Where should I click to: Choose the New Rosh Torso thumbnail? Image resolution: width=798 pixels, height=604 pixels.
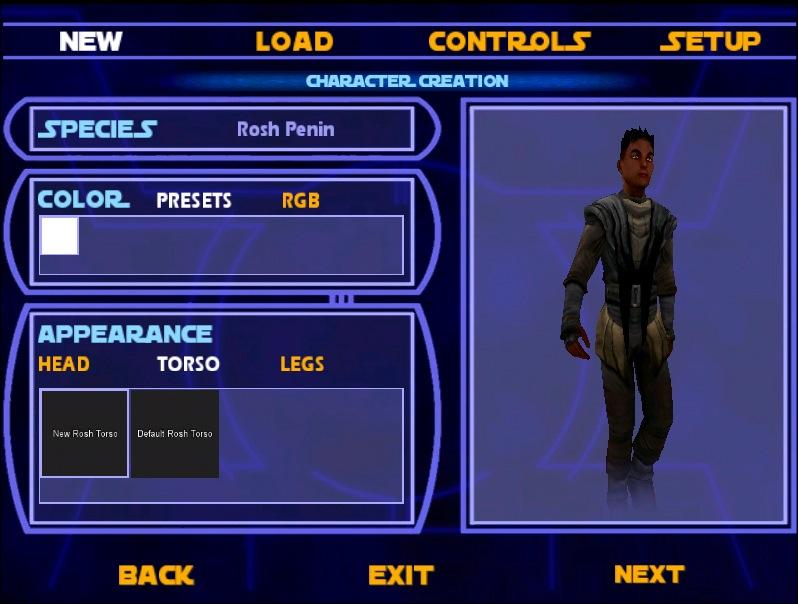(85, 433)
